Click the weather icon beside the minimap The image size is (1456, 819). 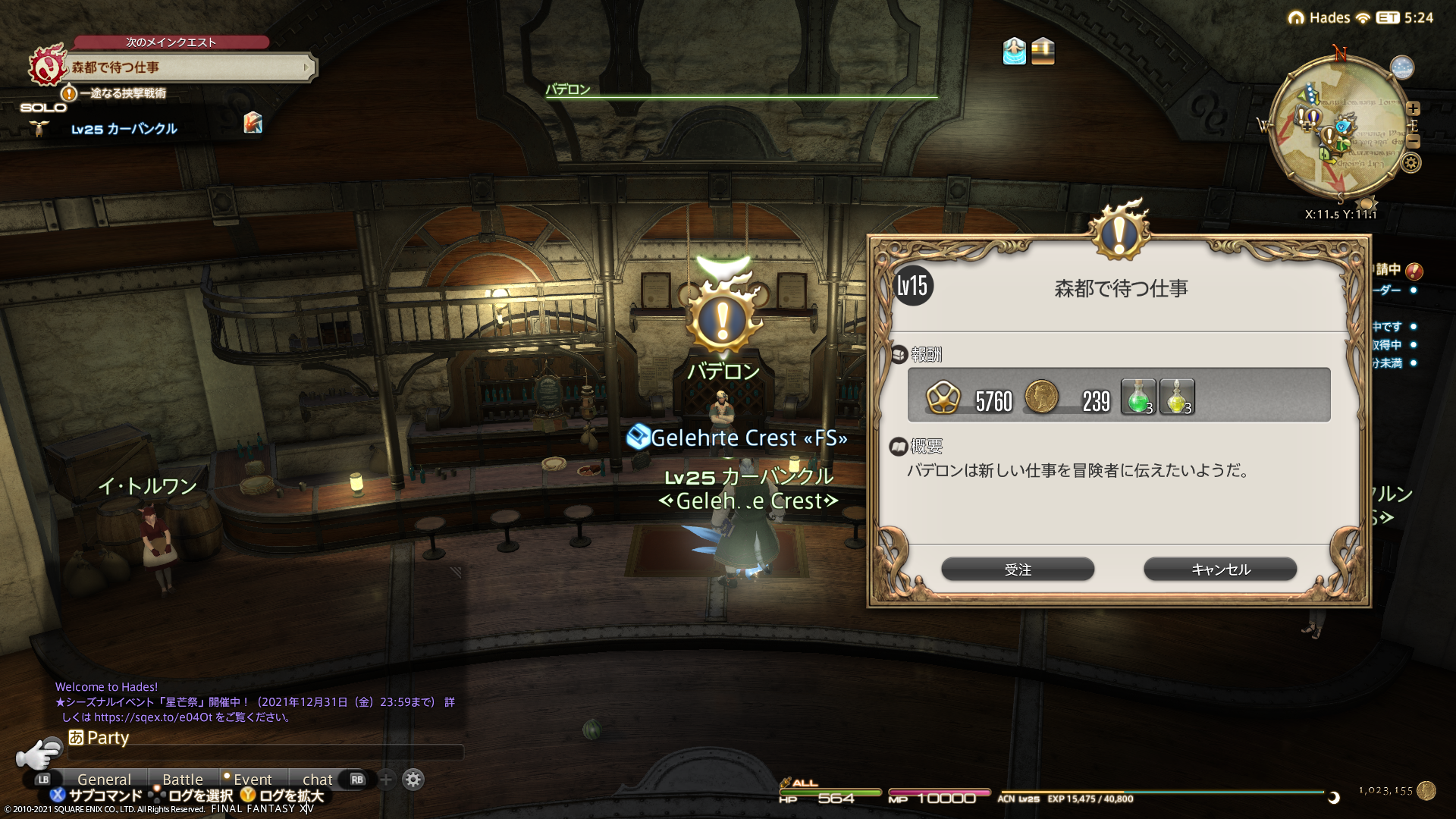(1402, 67)
